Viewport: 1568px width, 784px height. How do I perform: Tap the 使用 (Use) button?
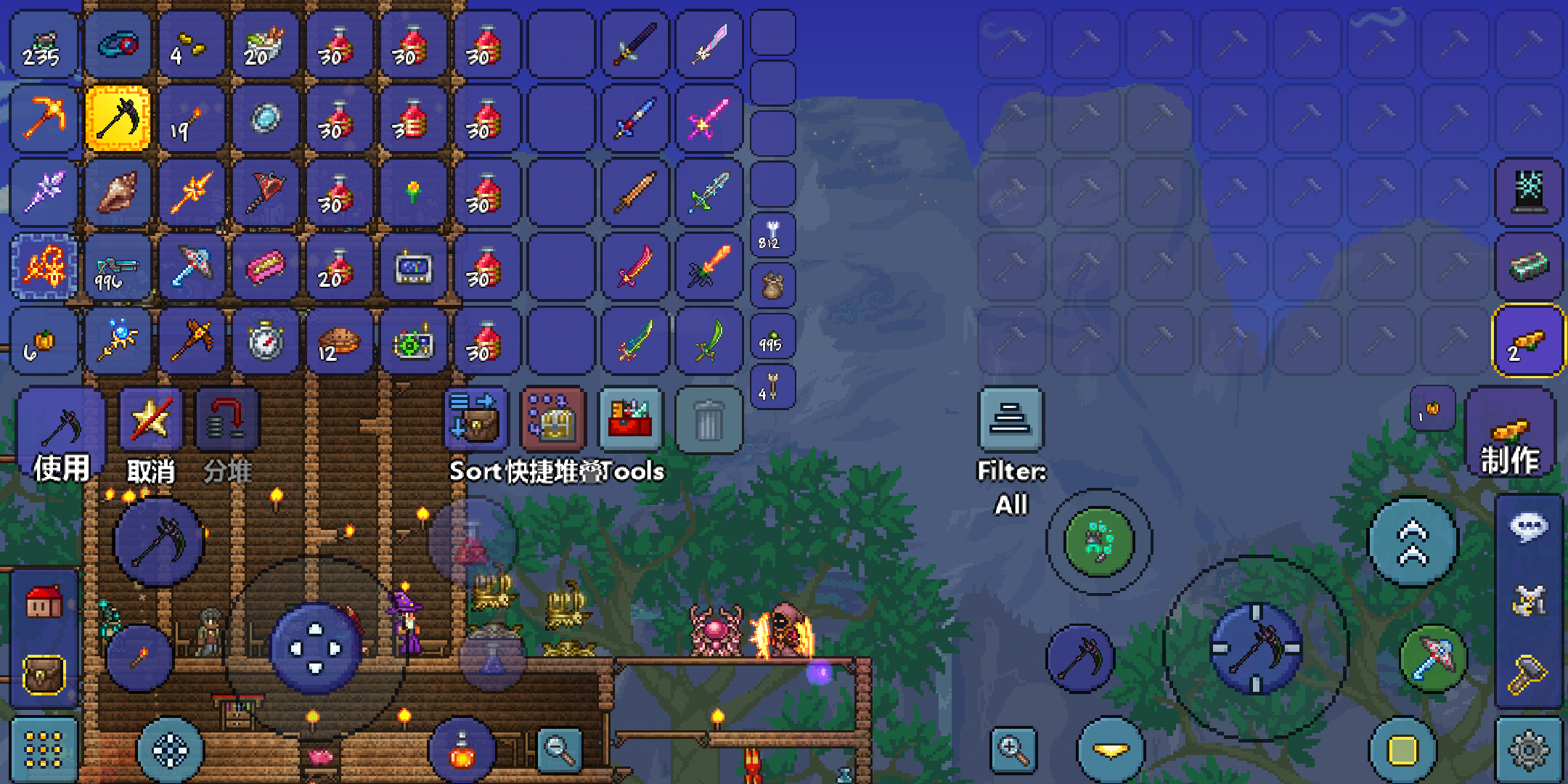[61, 436]
